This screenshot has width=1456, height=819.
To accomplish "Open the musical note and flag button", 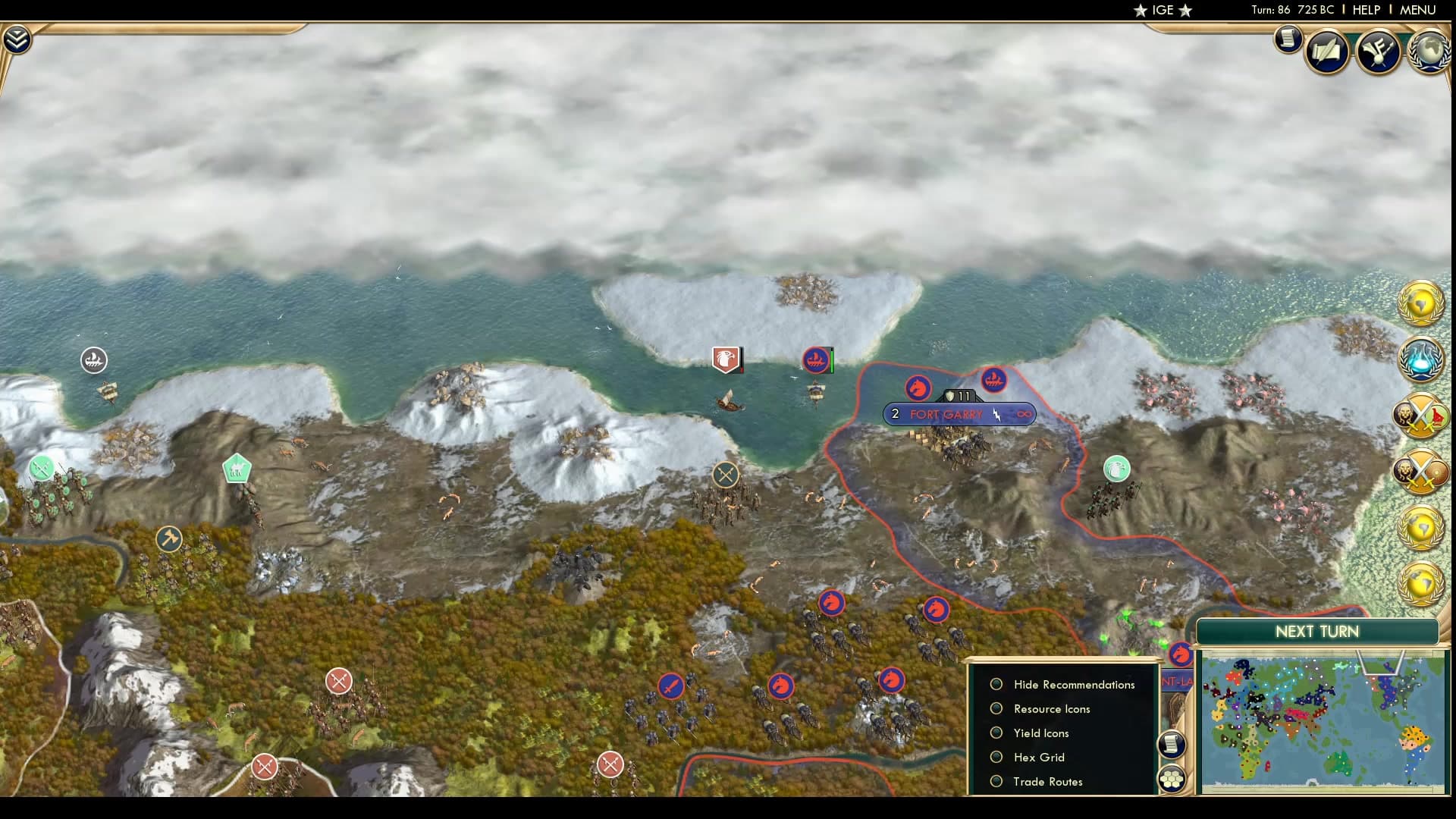I will pos(1378,52).
